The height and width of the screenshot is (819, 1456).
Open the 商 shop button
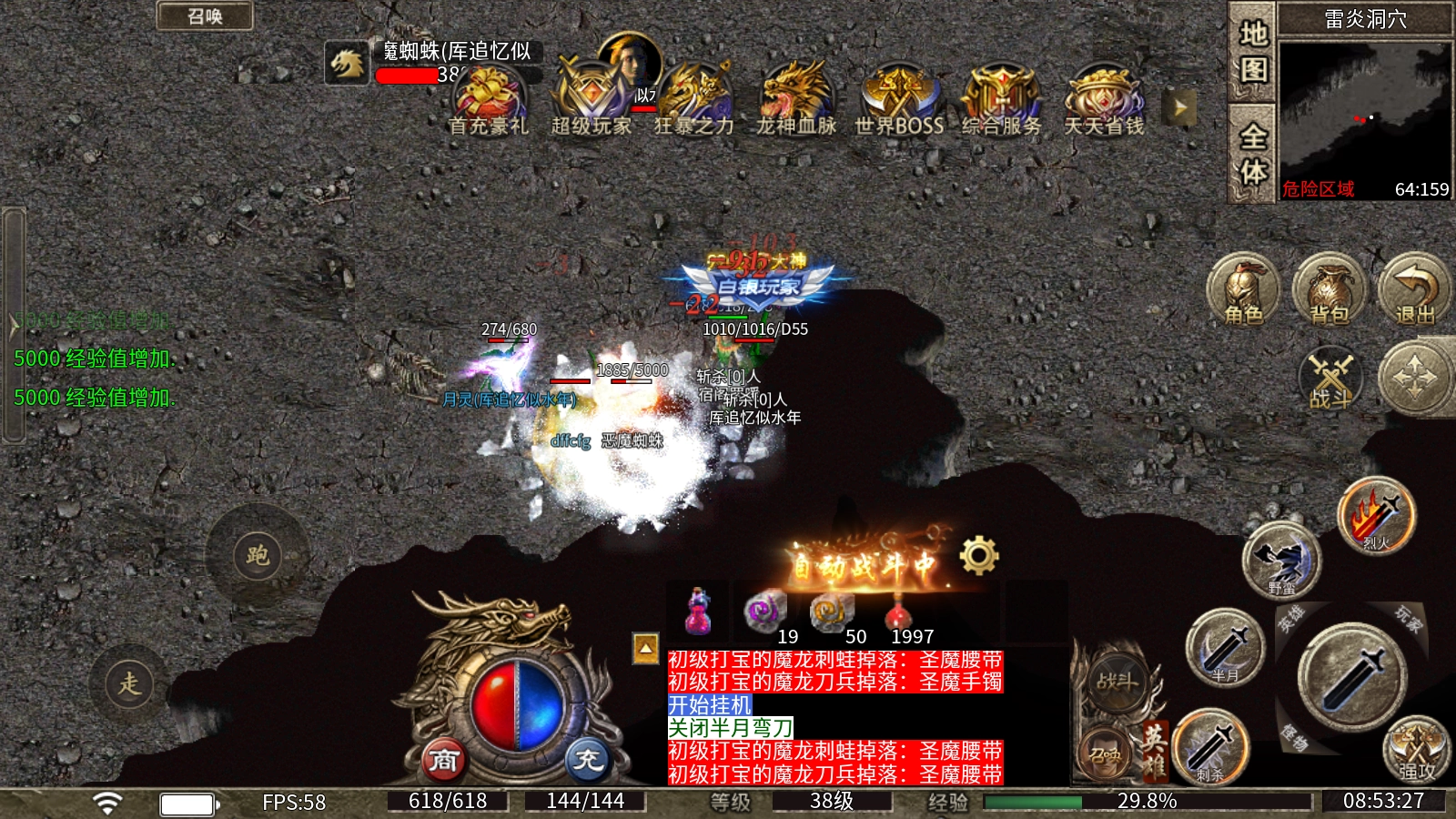[443, 759]
